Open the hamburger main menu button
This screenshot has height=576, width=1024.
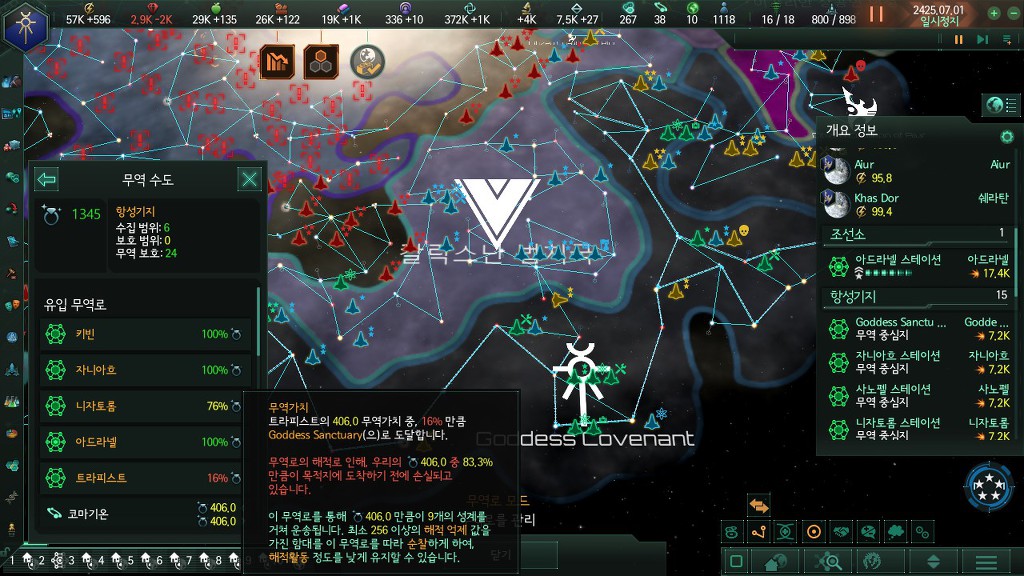986,562
